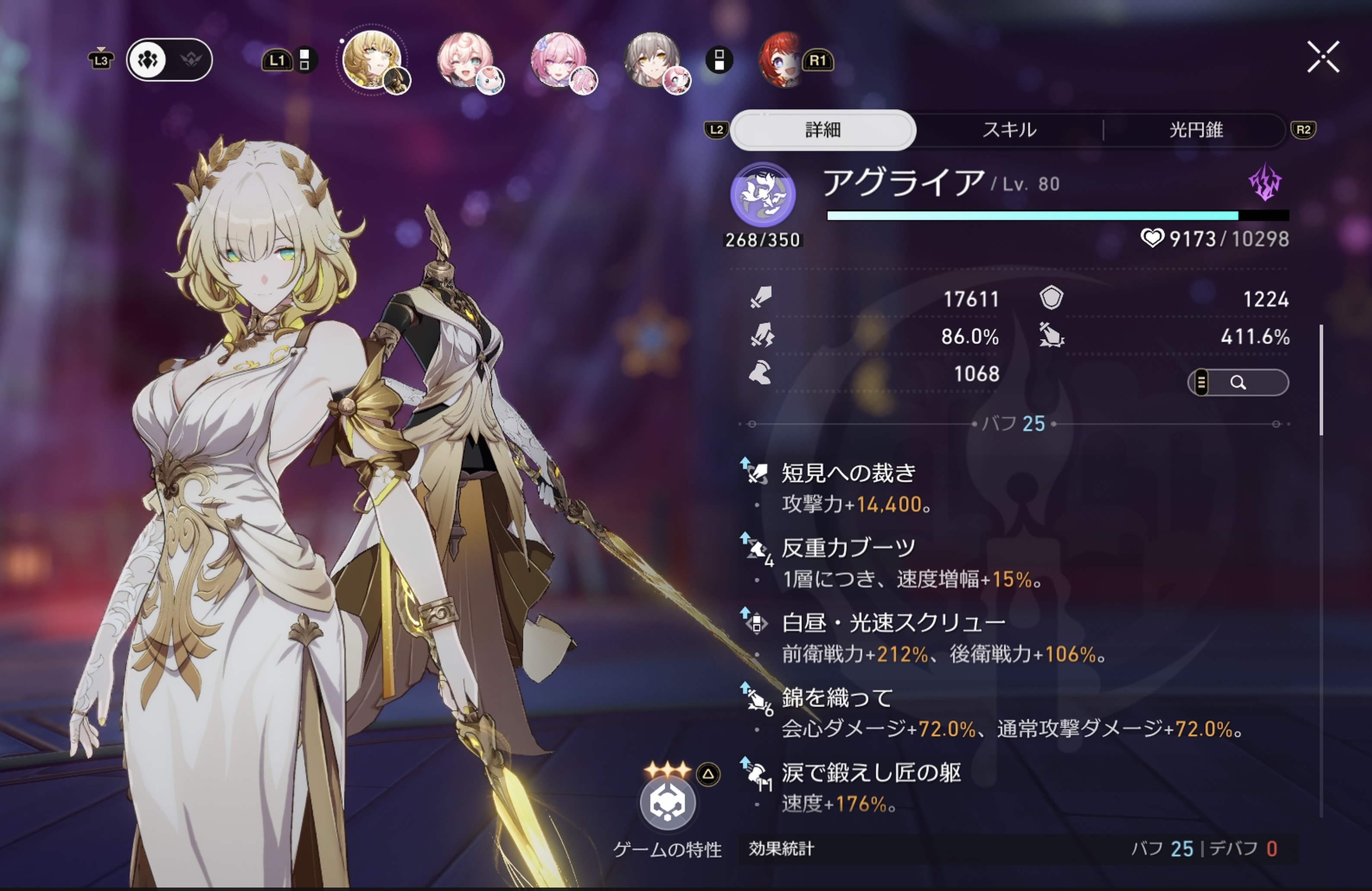1372x891 pixels.
Task: Select the red-haired character portrait
Action: click(782, 60)
